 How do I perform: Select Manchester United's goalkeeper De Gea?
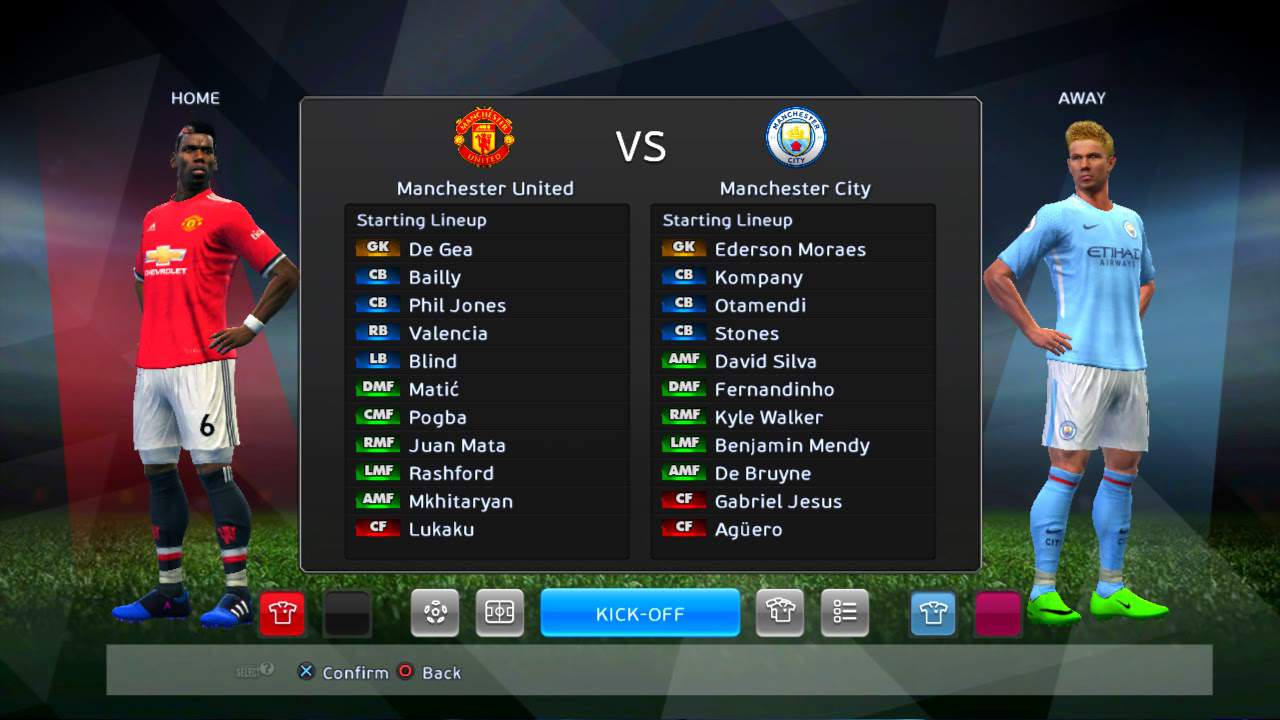(x=440, y=249)
